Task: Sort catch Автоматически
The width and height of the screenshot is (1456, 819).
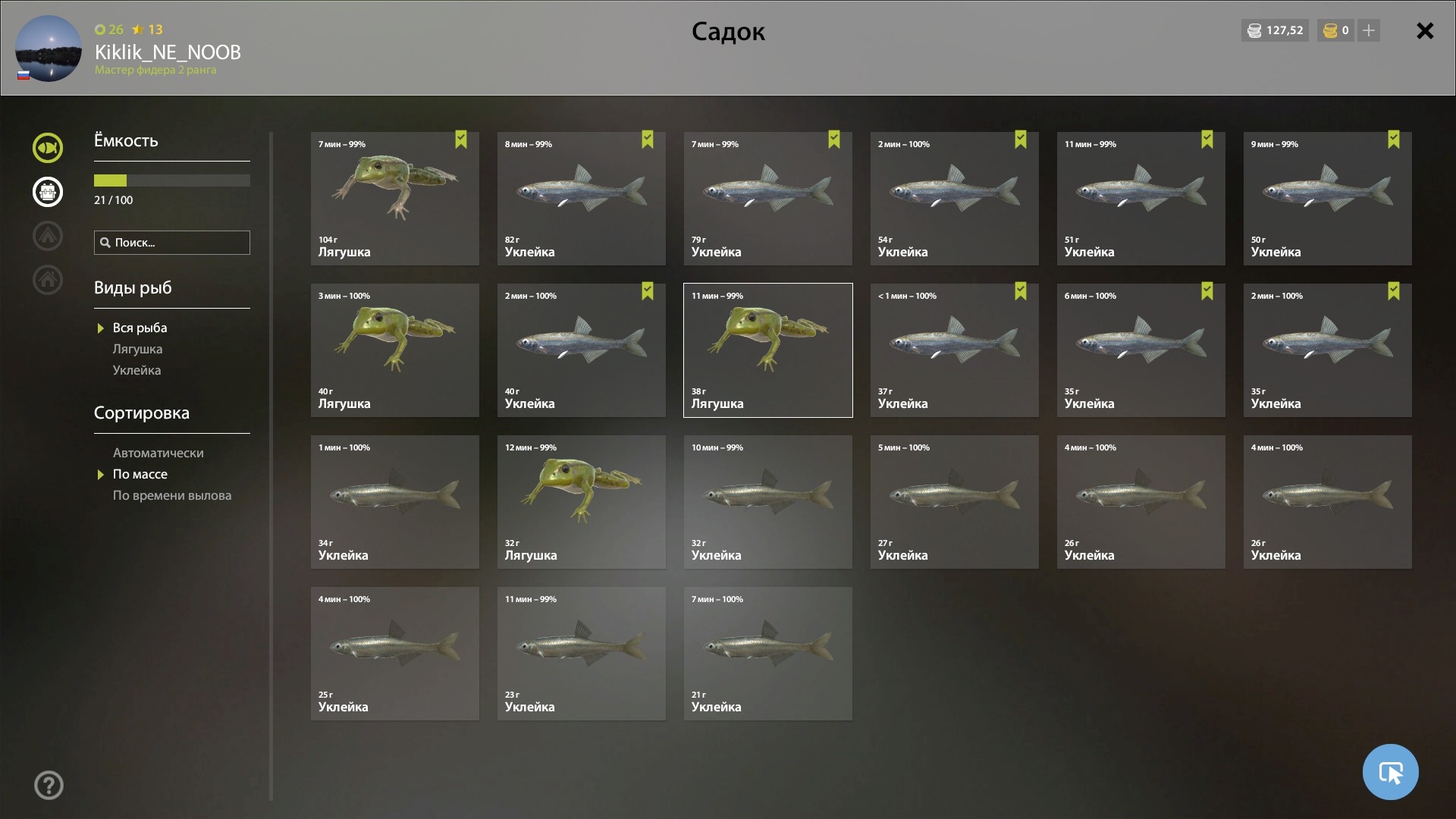Action: click(158, 453)
